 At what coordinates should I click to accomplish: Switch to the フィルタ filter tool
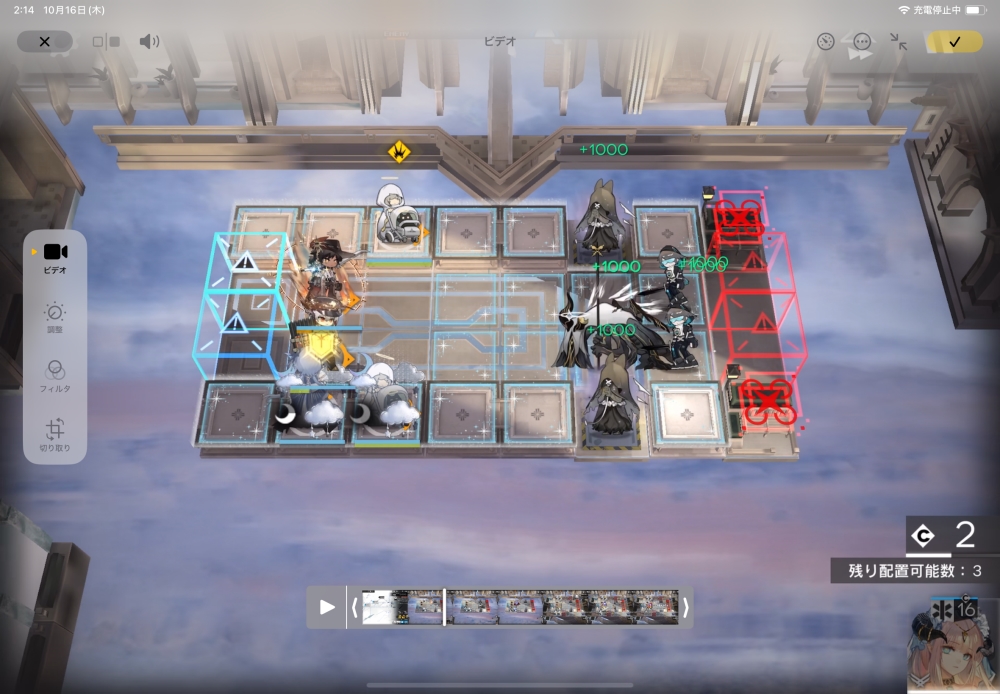(55, 376)
